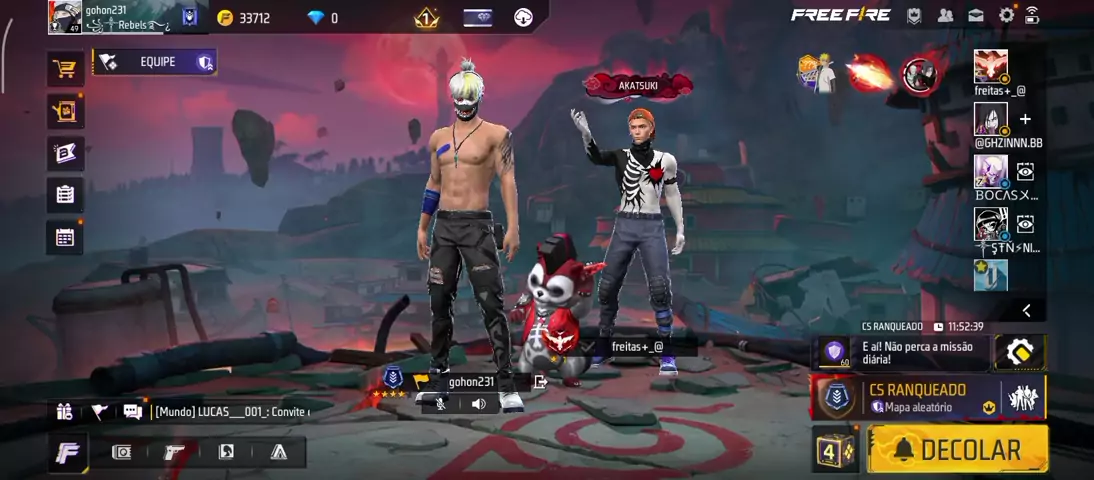The width and height of the screenshot is (1094, 480).
Task: Open the friends list icon
Action: click(x=945, y=15)
